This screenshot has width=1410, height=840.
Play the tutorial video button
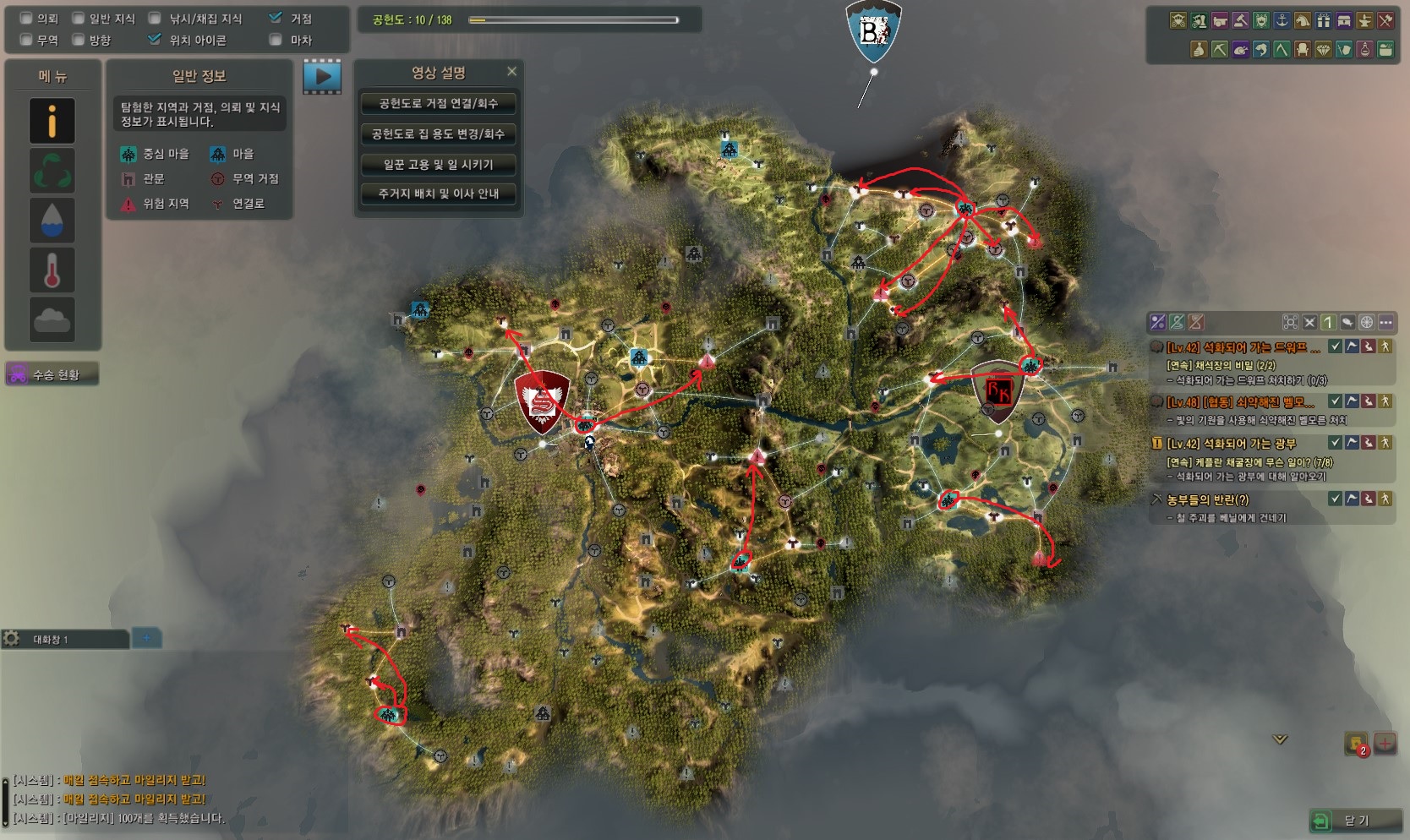[322, 77]
